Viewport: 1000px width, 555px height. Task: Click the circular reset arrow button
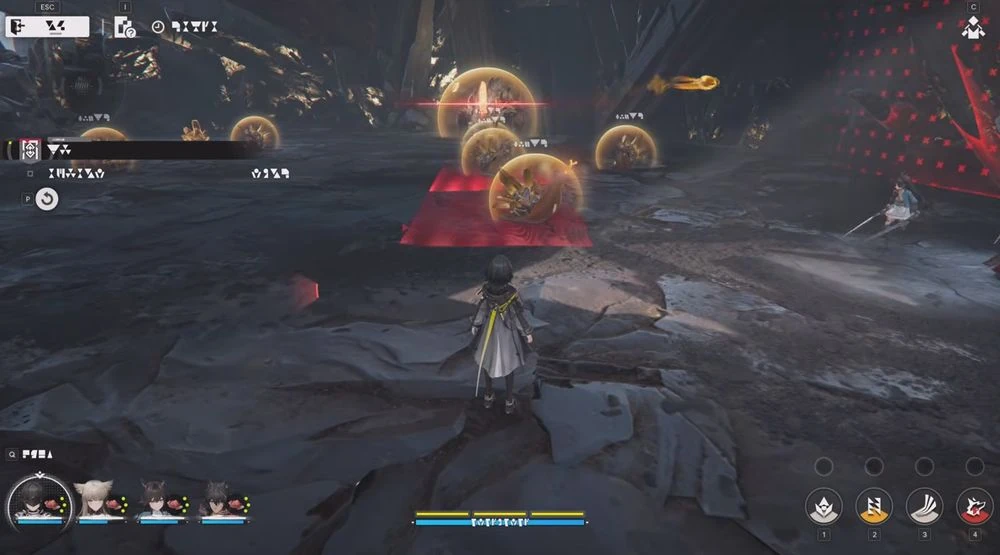tap(47, 199)
